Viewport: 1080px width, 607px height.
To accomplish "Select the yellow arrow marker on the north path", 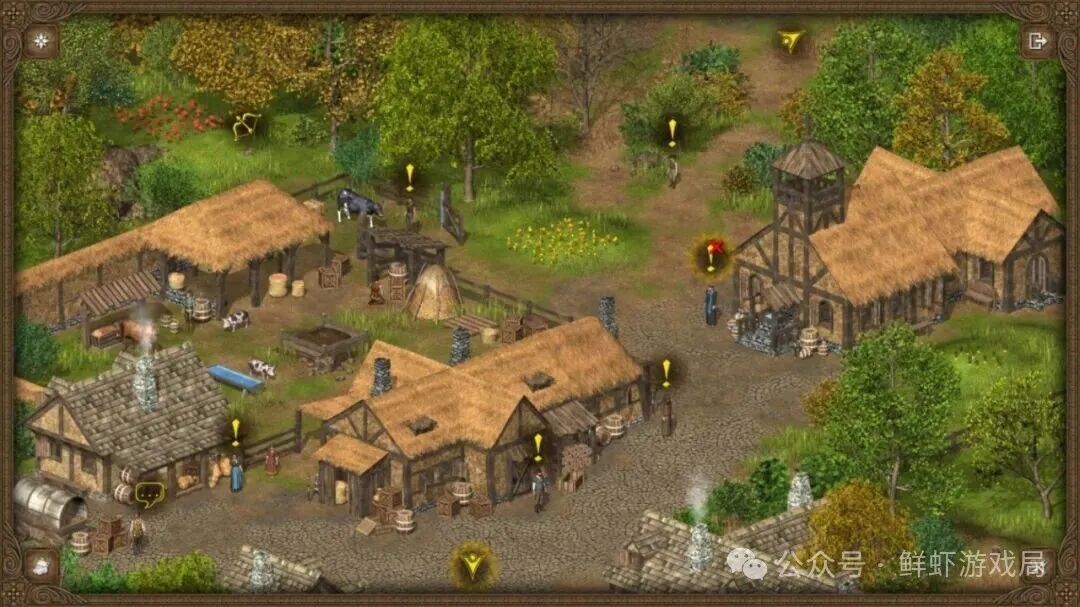I will [791, 41].
